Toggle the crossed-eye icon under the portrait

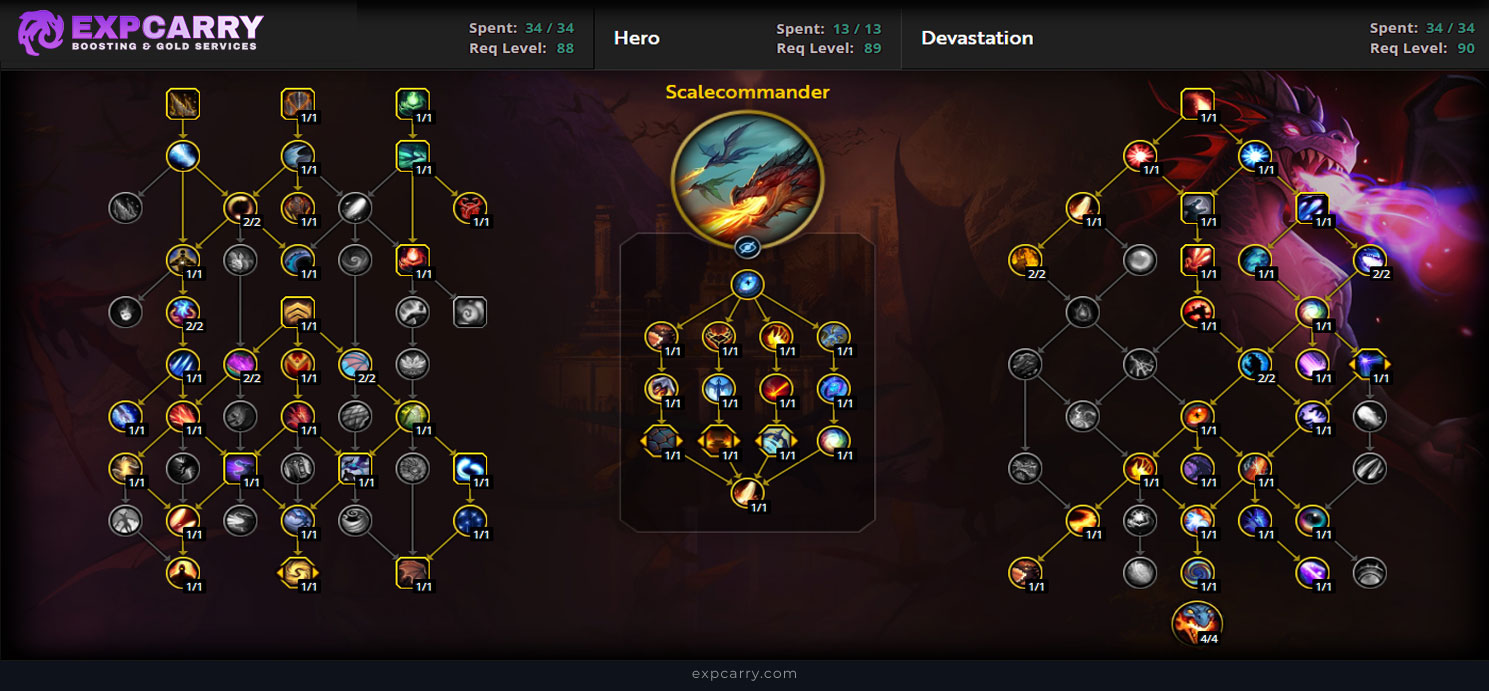[747, 247]
